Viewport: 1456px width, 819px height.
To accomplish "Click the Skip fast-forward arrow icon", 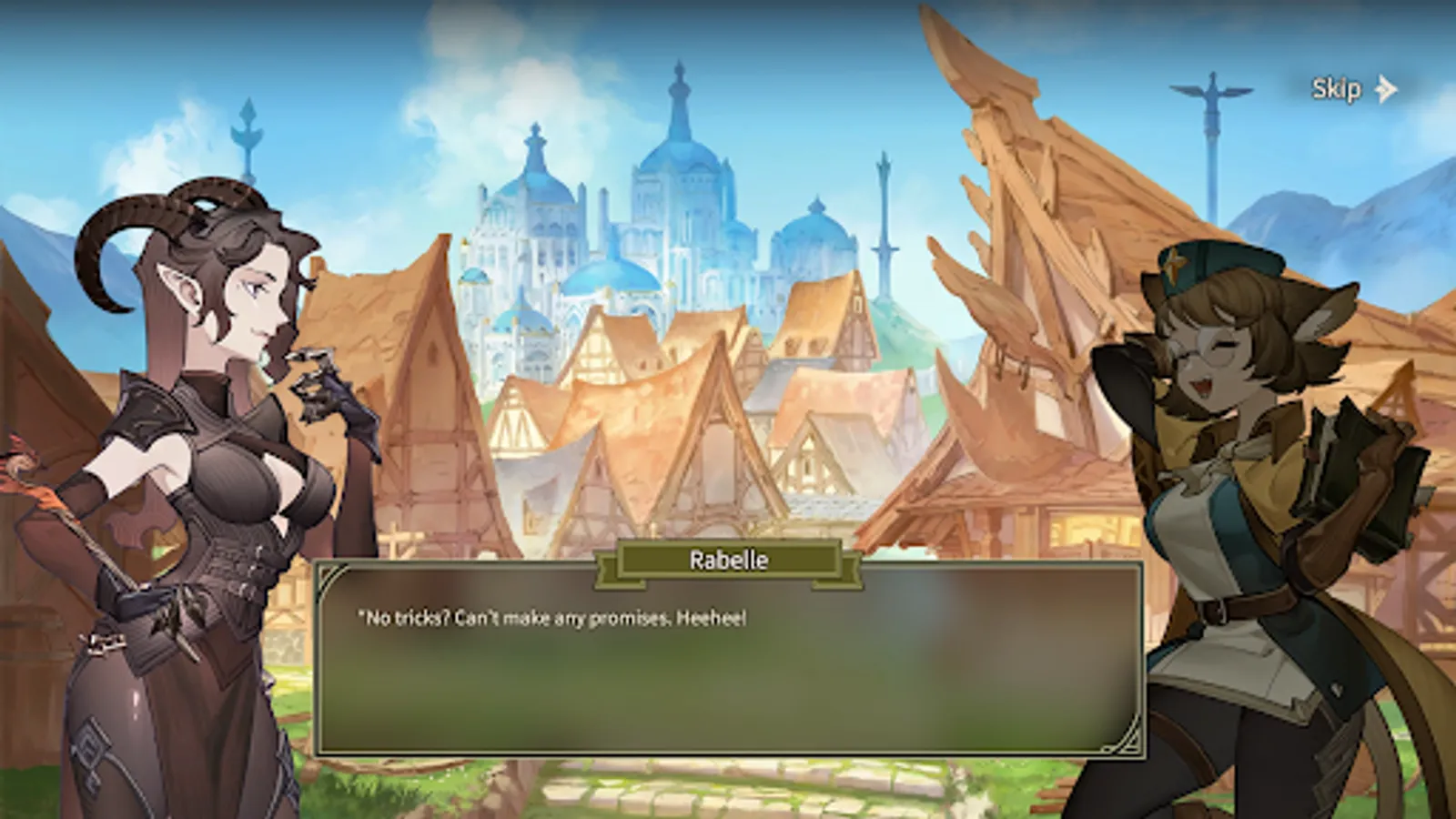I will [1387, 88].
